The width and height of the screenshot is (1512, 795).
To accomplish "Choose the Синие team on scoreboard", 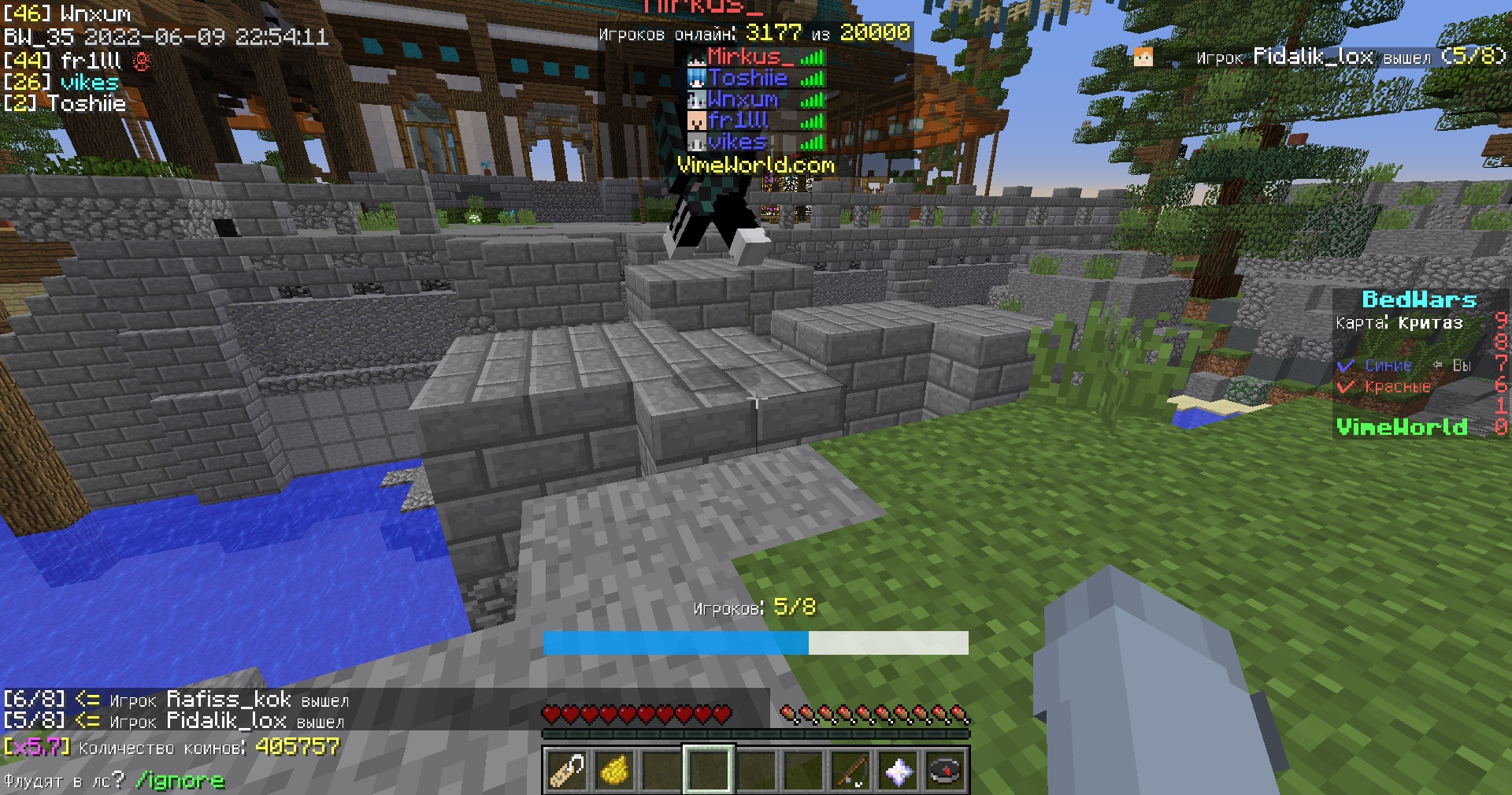I will click(x=1388, y=366).
